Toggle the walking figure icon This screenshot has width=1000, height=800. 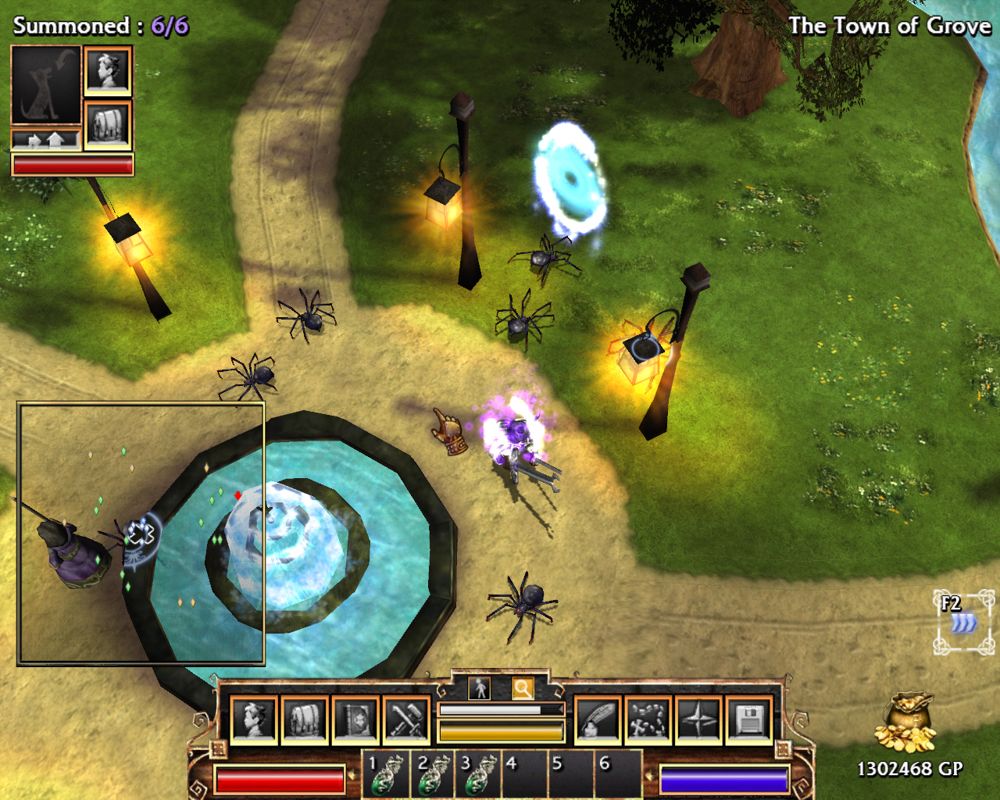coord(479,688)
